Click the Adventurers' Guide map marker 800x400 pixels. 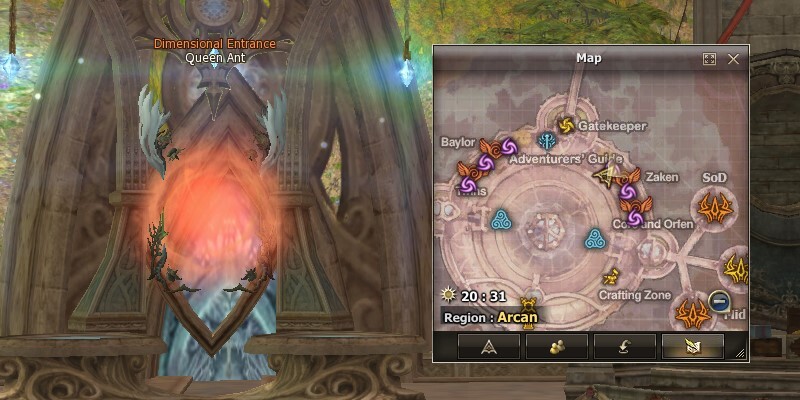[x=549, y=141]
